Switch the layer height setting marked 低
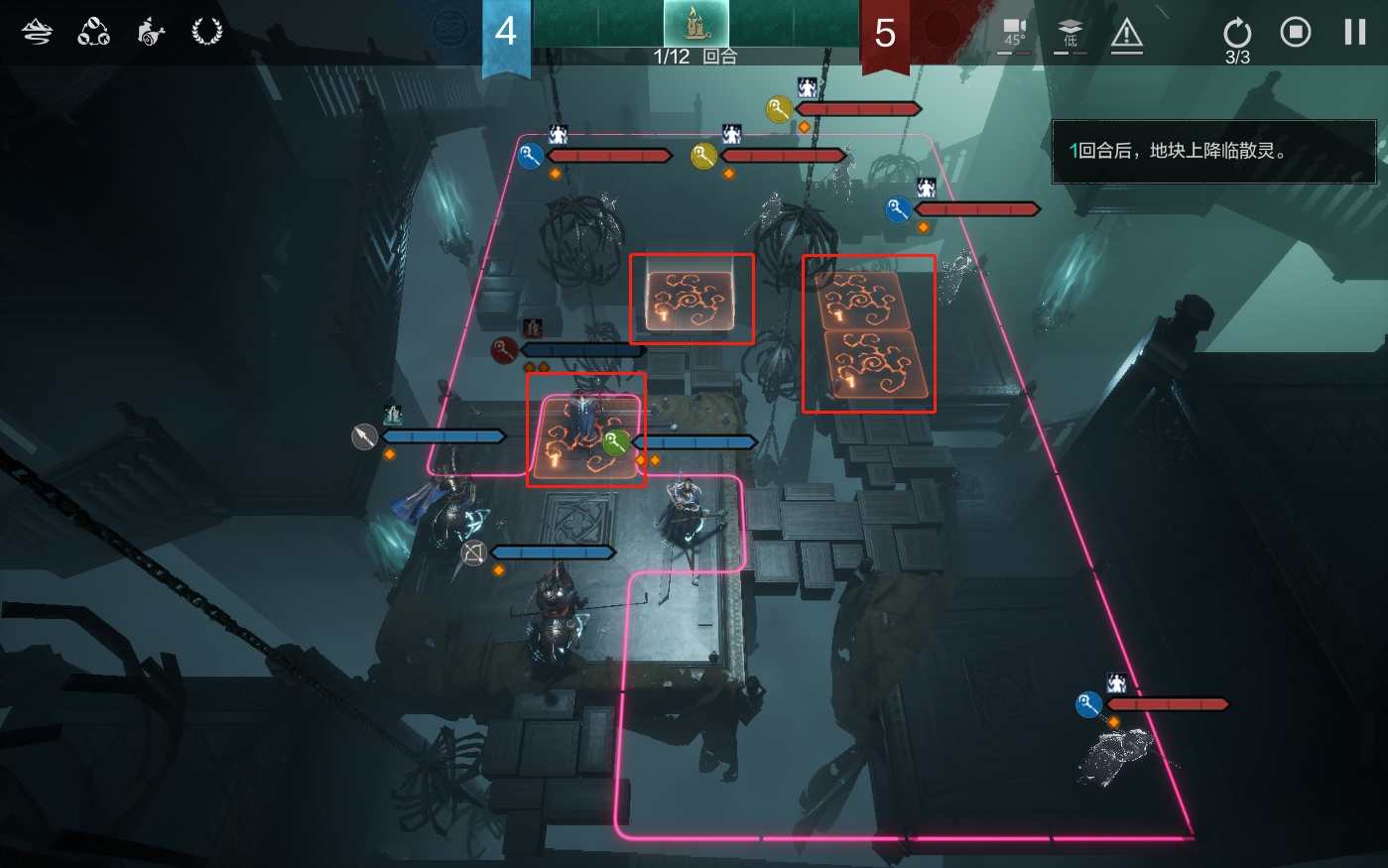 pyautogui.click(x=1071, y=35)
